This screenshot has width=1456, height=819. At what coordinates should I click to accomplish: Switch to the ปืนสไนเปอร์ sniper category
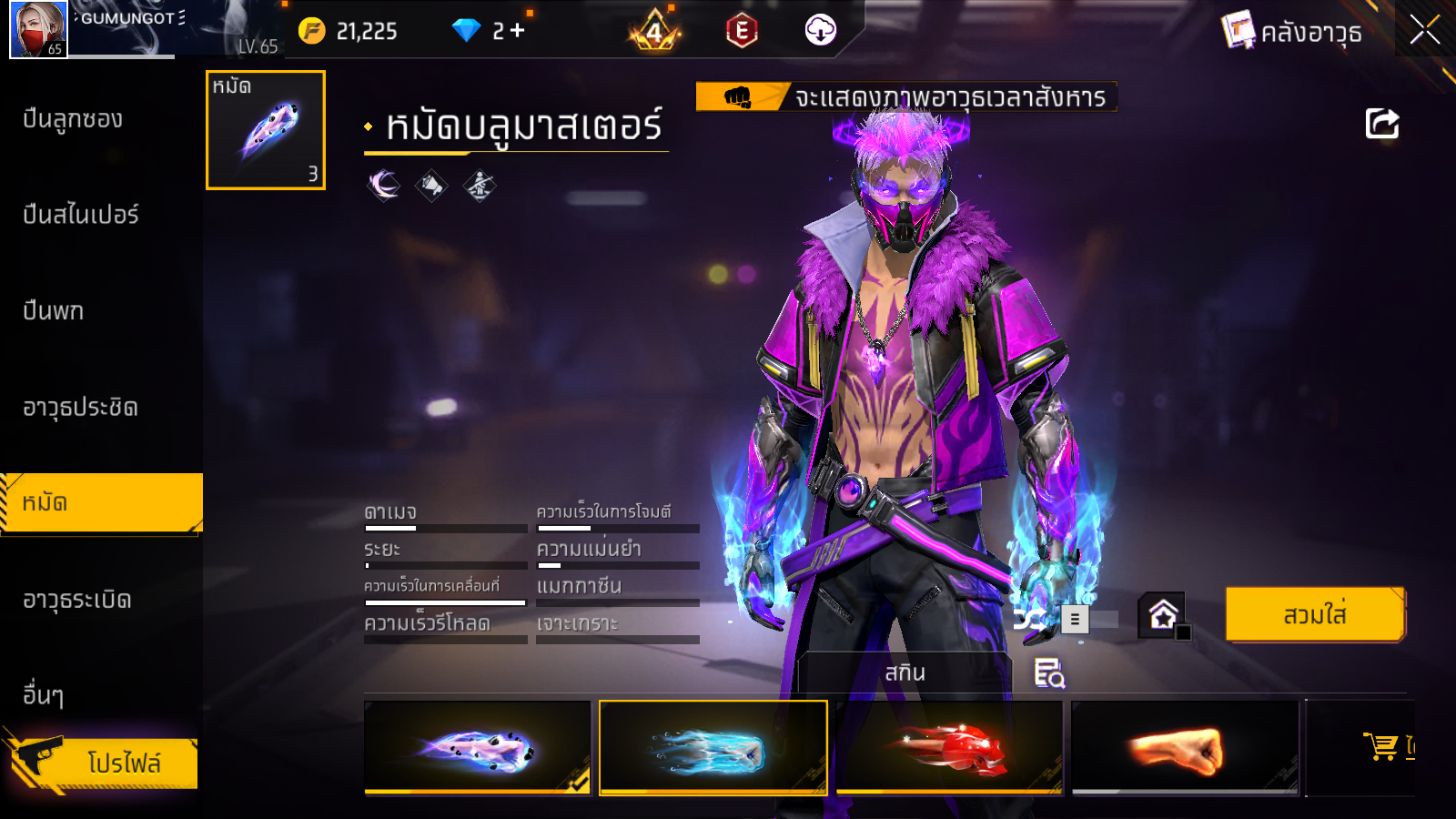point(81,215)
